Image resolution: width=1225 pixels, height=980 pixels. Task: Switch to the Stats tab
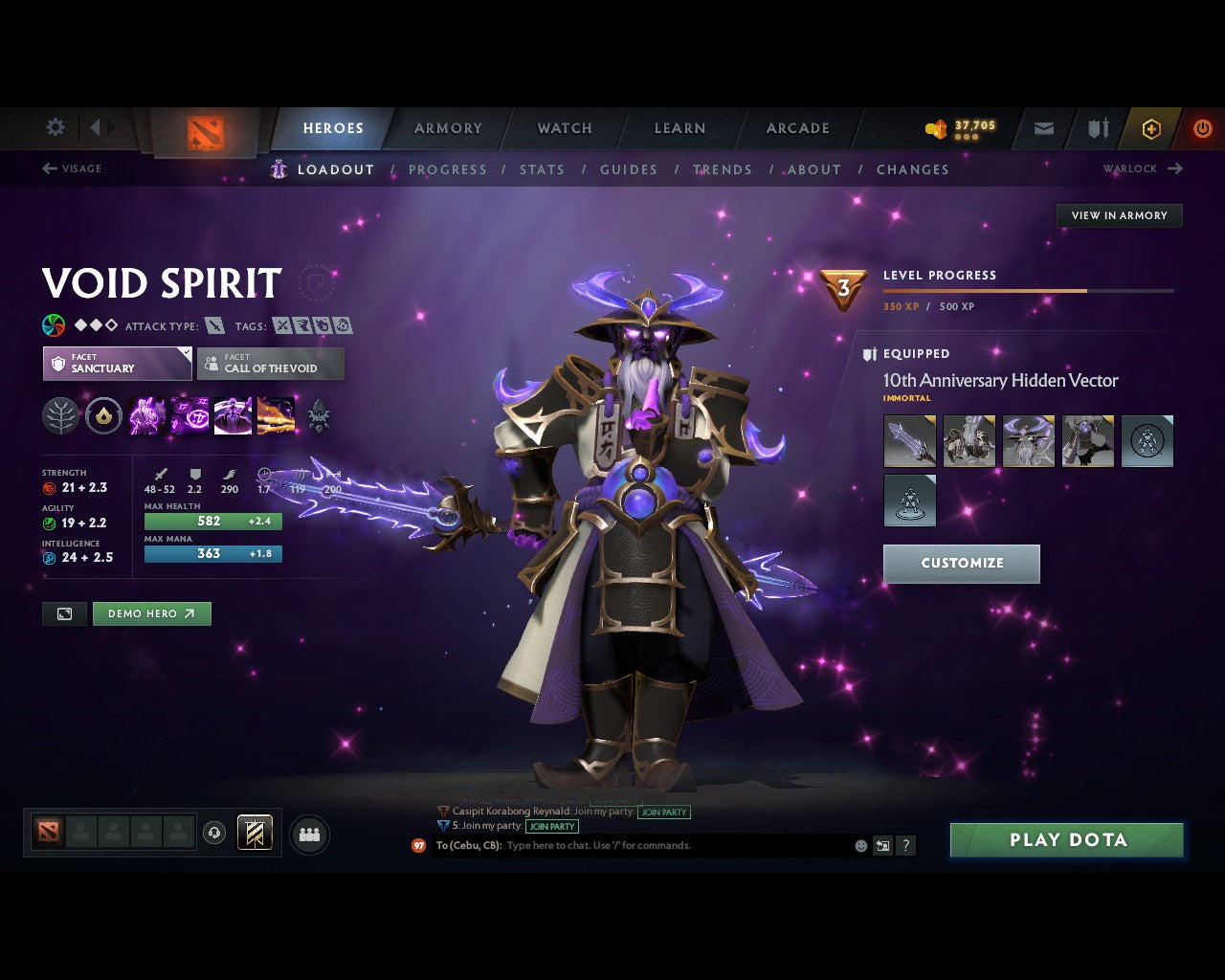(x=542, y=169)
